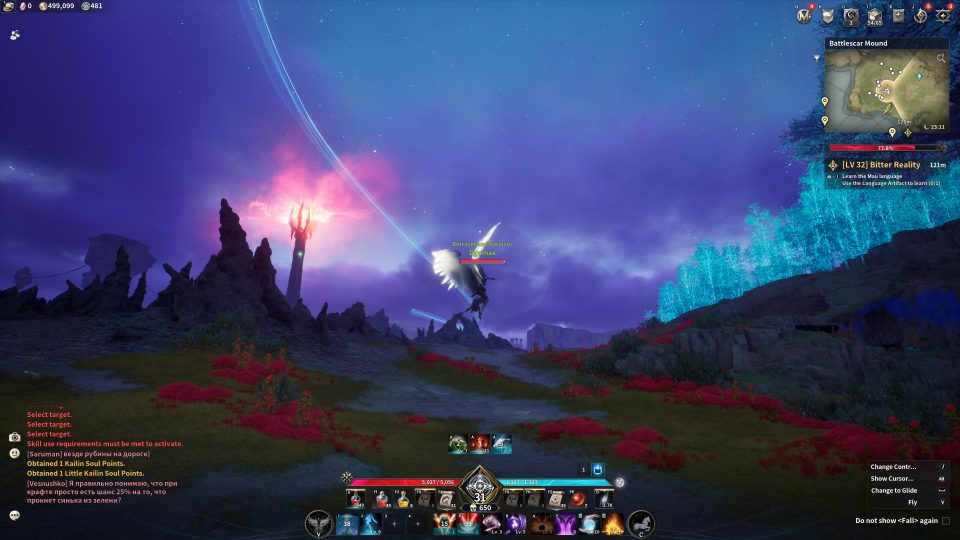
Task: Open the gold M shop icon
Action: point(804,15)
